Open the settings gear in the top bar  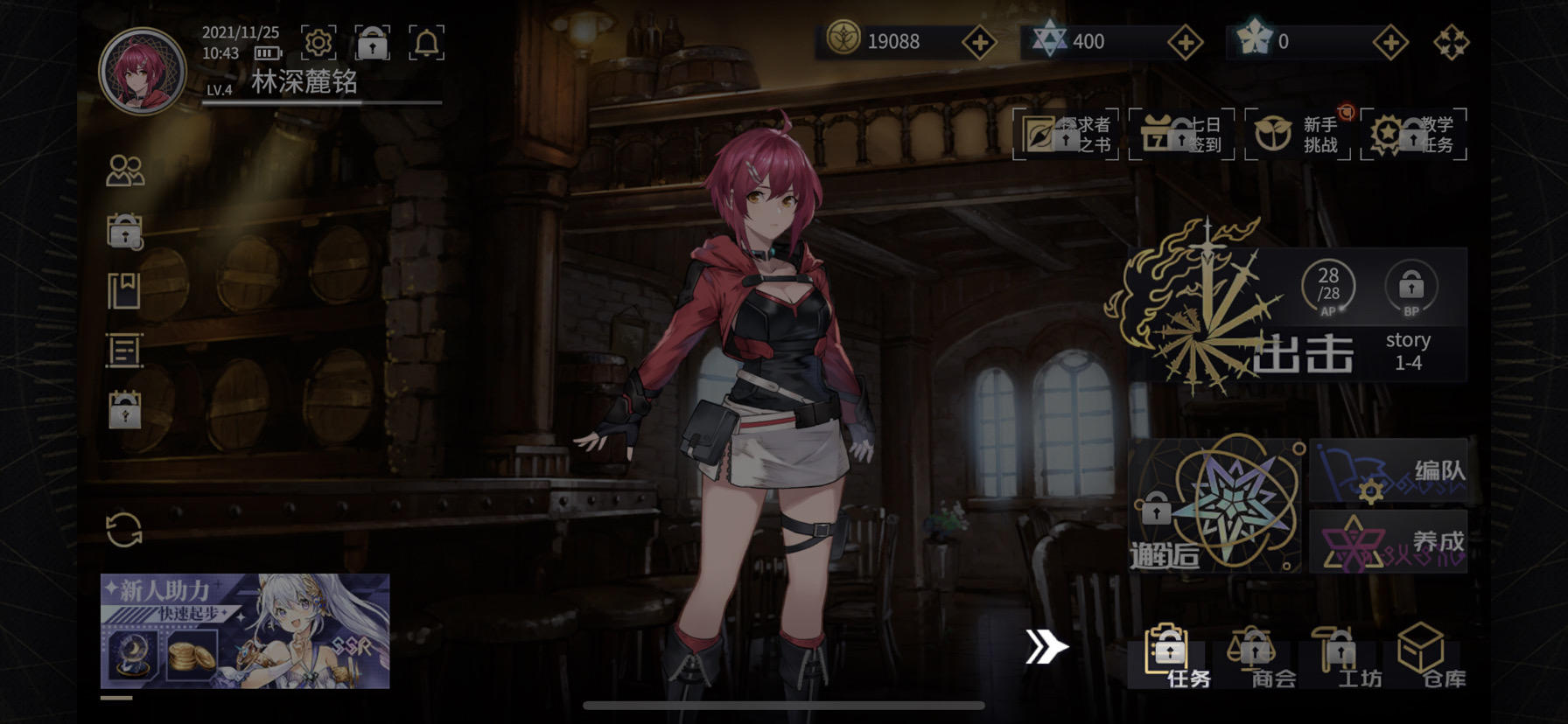click(x=319, y=43)
